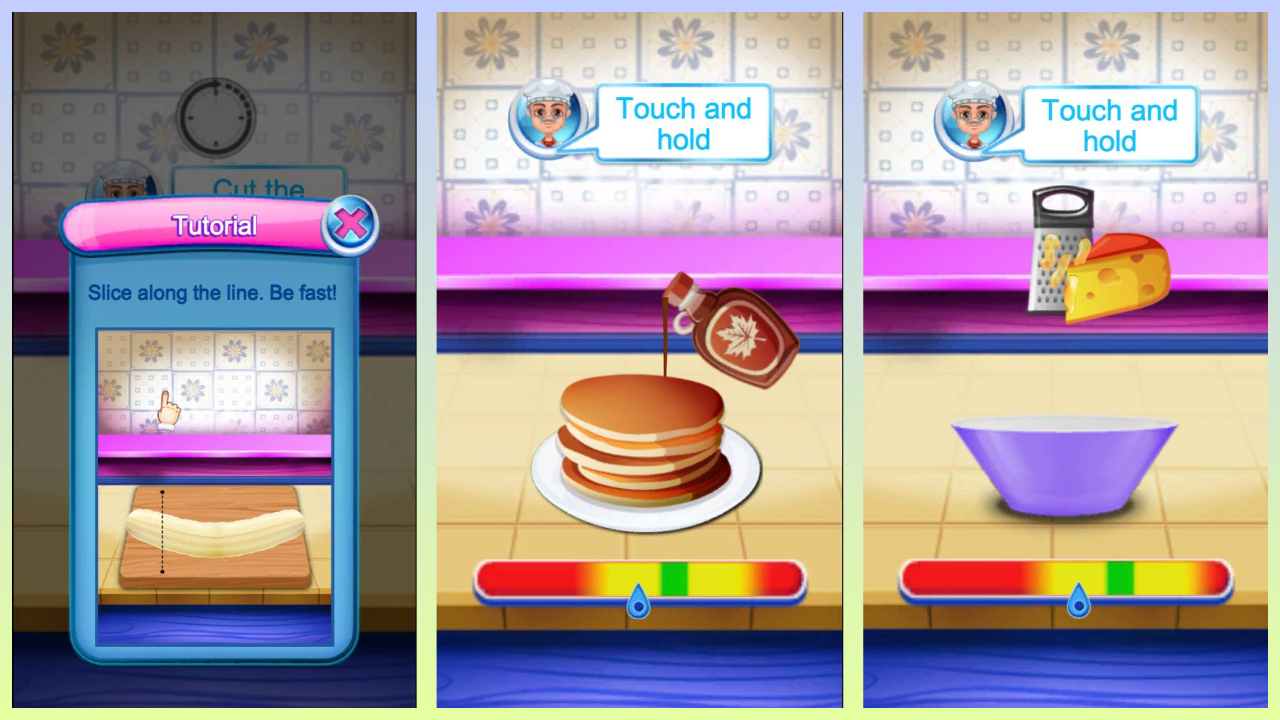Screen dimensions: 1280x720
Task: Close the Tutorial popup
Action: (350, 224)
